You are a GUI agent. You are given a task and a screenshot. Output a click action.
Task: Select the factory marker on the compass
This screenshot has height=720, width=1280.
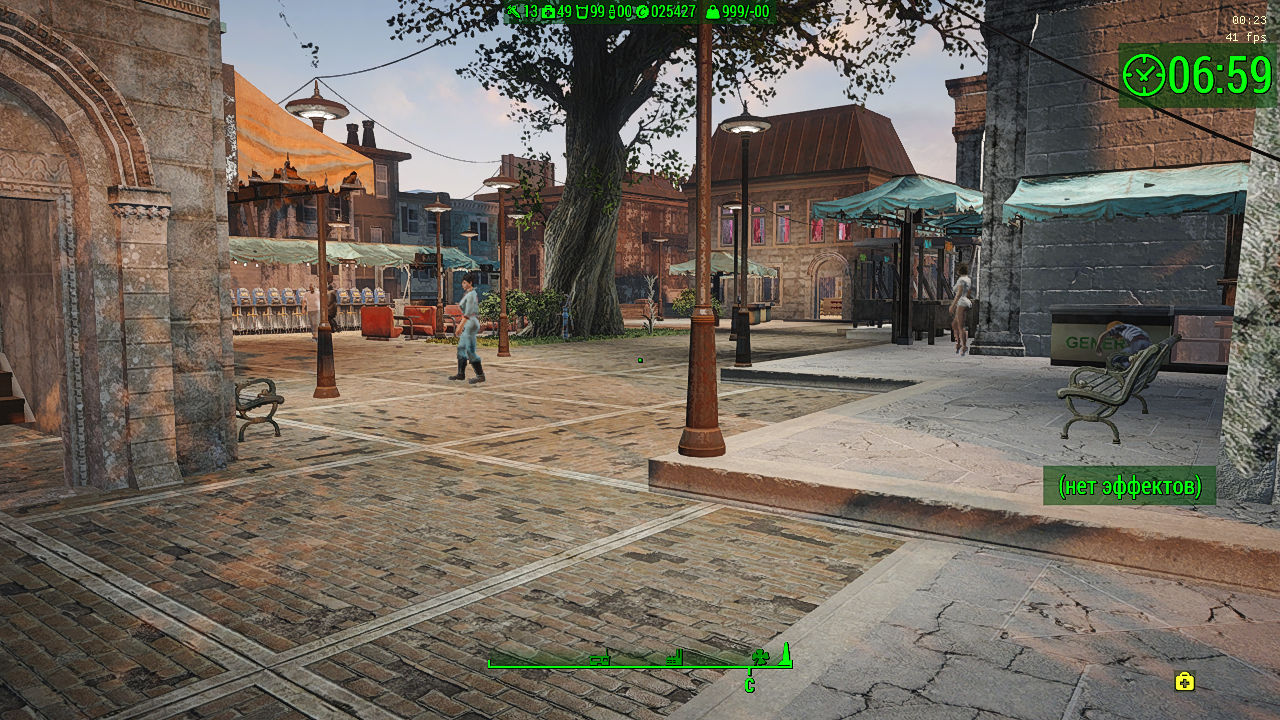click(673, 658)
